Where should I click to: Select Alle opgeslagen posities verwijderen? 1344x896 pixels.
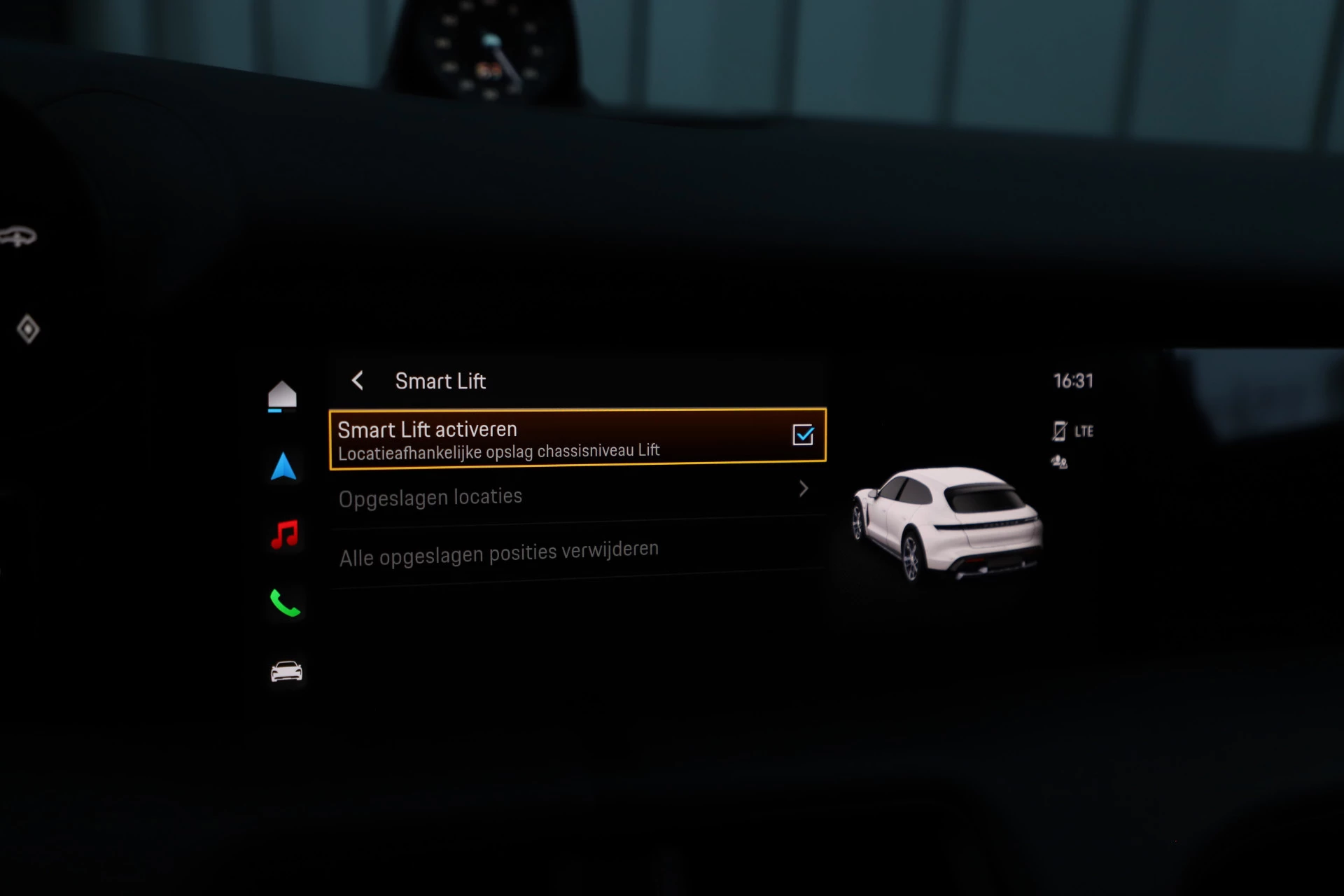point(498,551)
